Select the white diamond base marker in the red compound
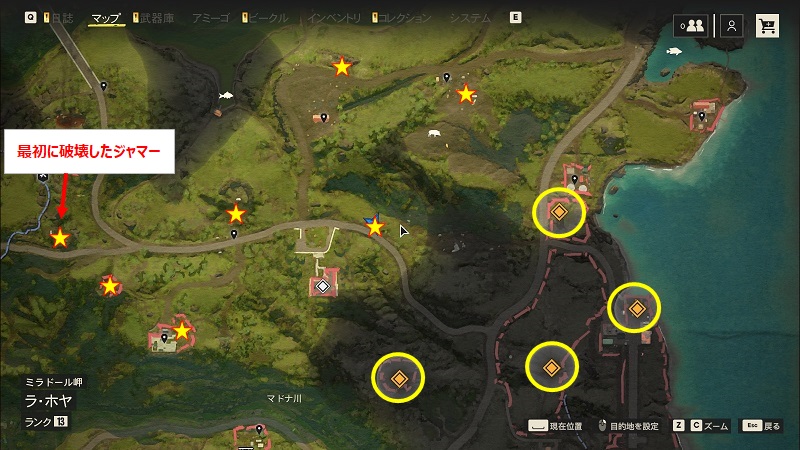The height and width of the screenshot is (450, 800). tap(322, 287)
